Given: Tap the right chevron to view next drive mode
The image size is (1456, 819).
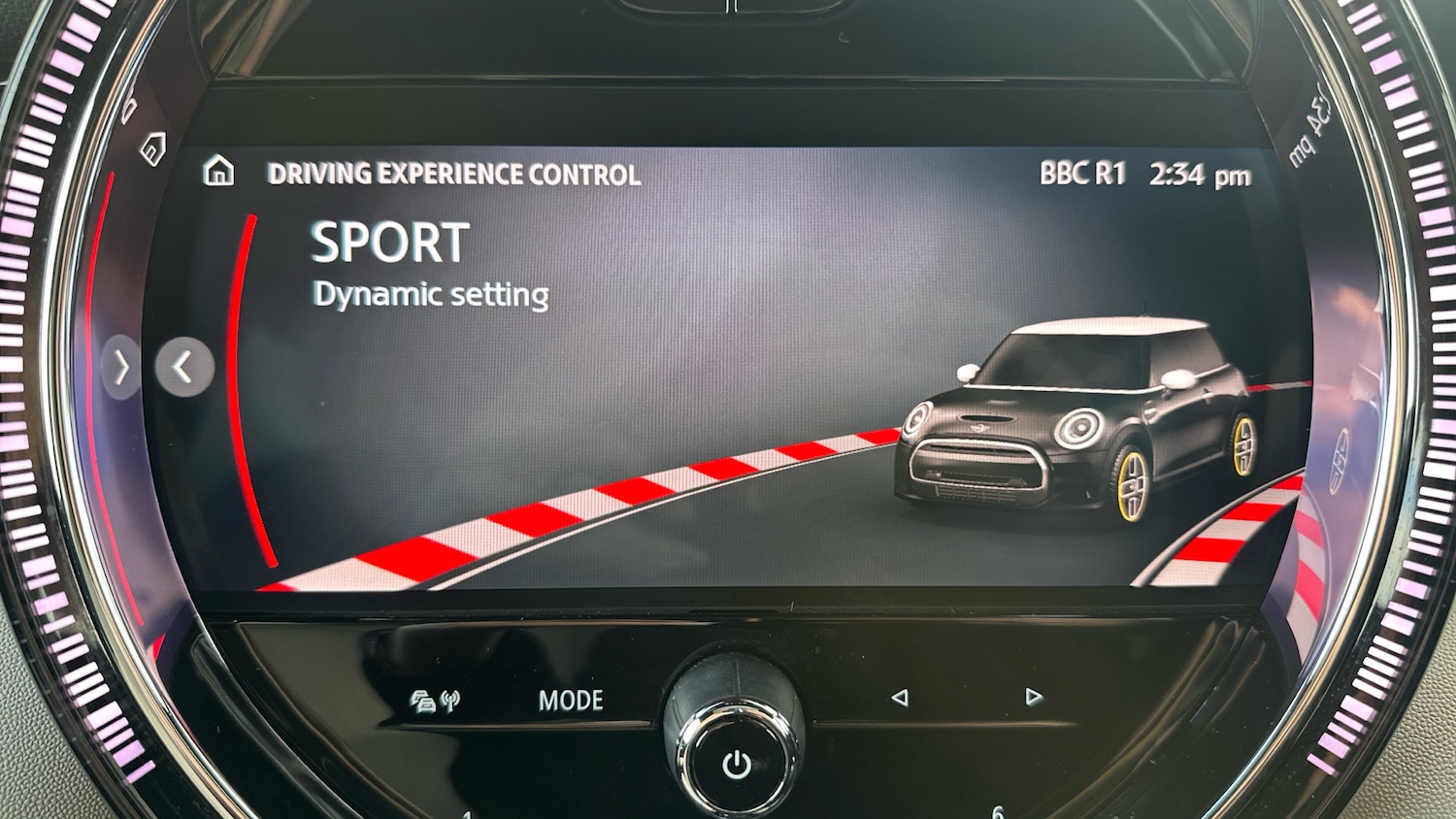Looking at the screenshot, I should click(120, 365).
